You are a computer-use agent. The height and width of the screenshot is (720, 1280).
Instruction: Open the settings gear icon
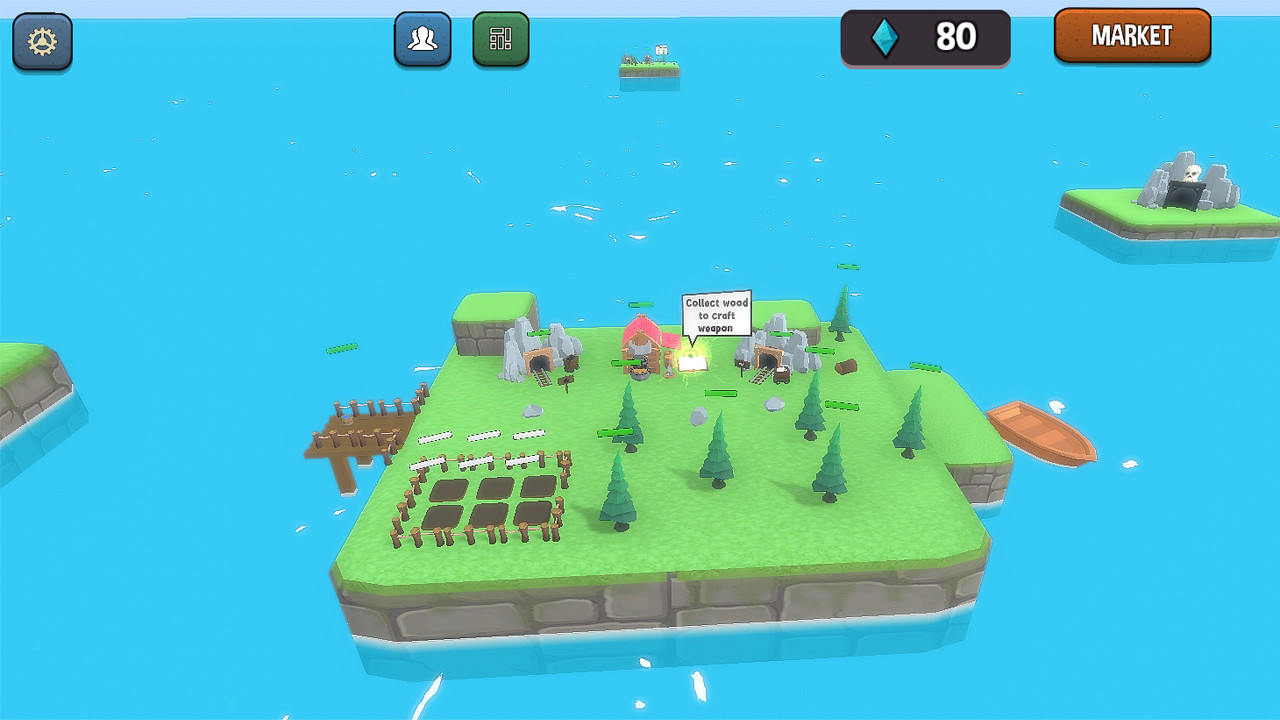click(x=42, y=39)
